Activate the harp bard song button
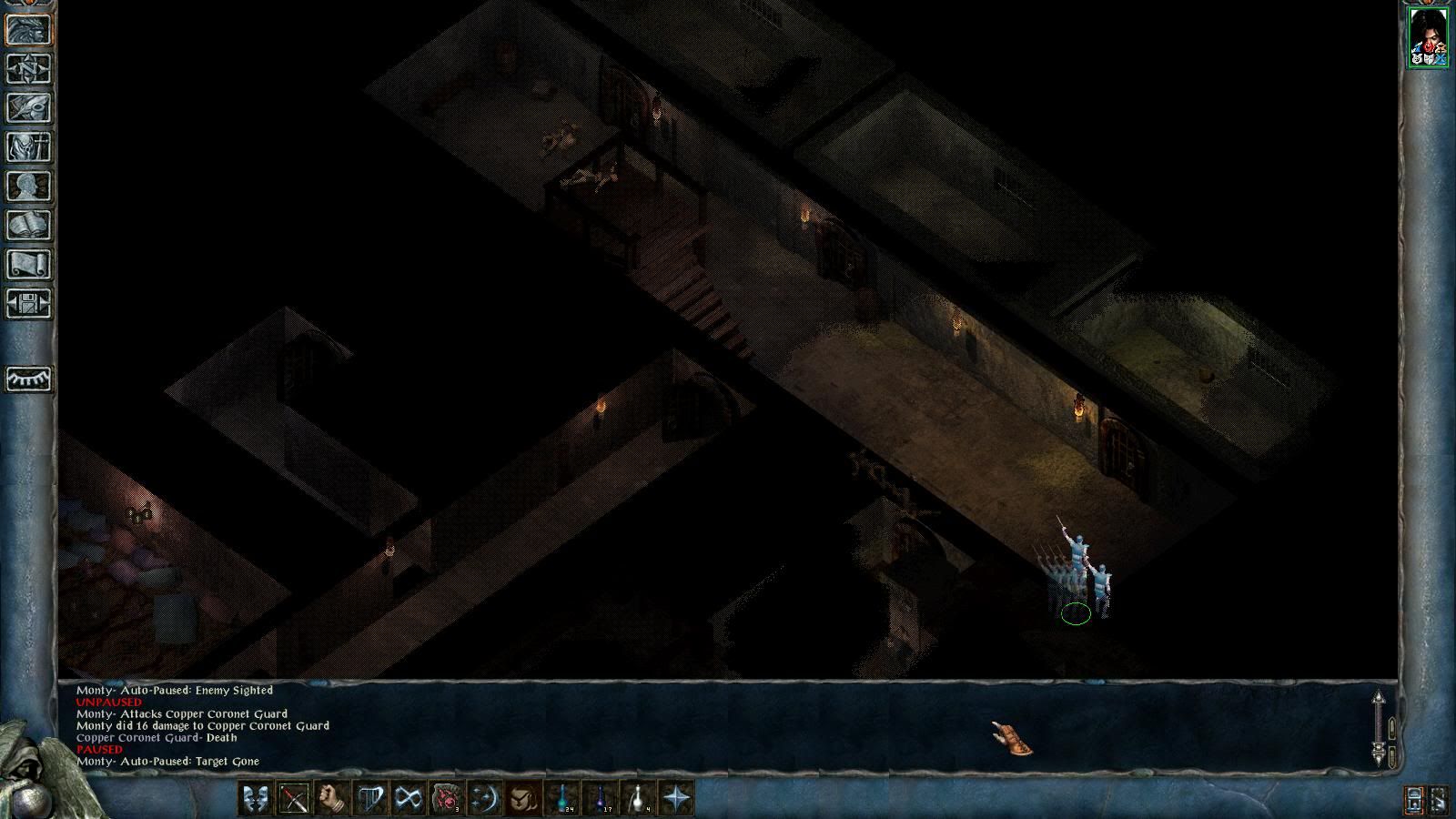The width and height of the screenshot is (1456, 819). coord(370,798)
